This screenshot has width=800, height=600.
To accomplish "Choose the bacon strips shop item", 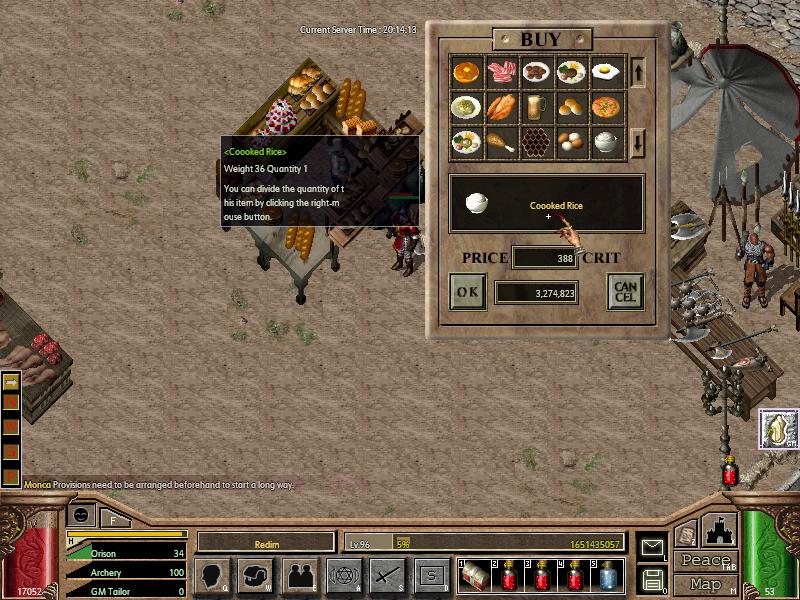I will [x=501, y=72].
